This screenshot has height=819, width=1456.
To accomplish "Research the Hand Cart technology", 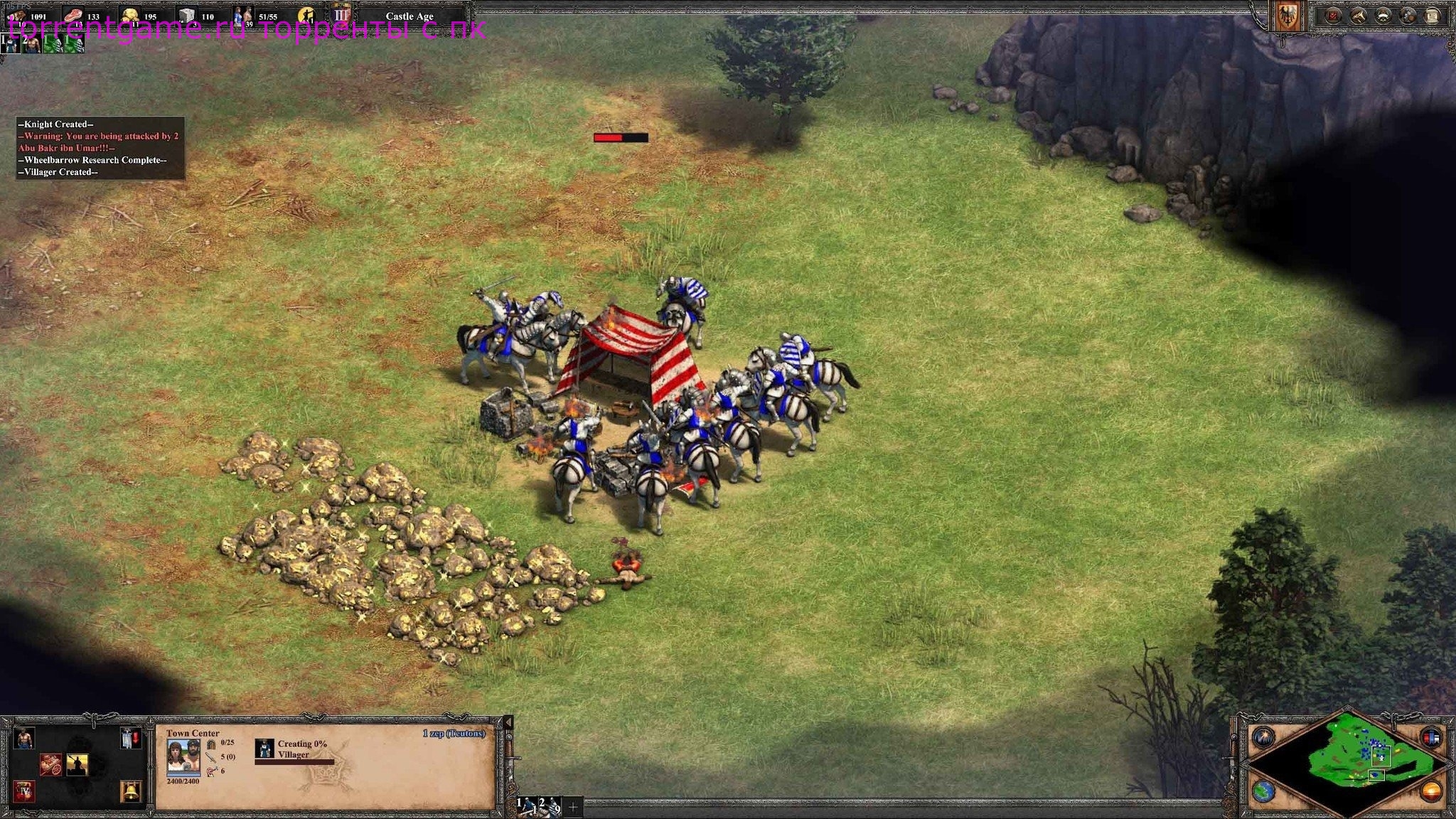I will pos(50,765).
